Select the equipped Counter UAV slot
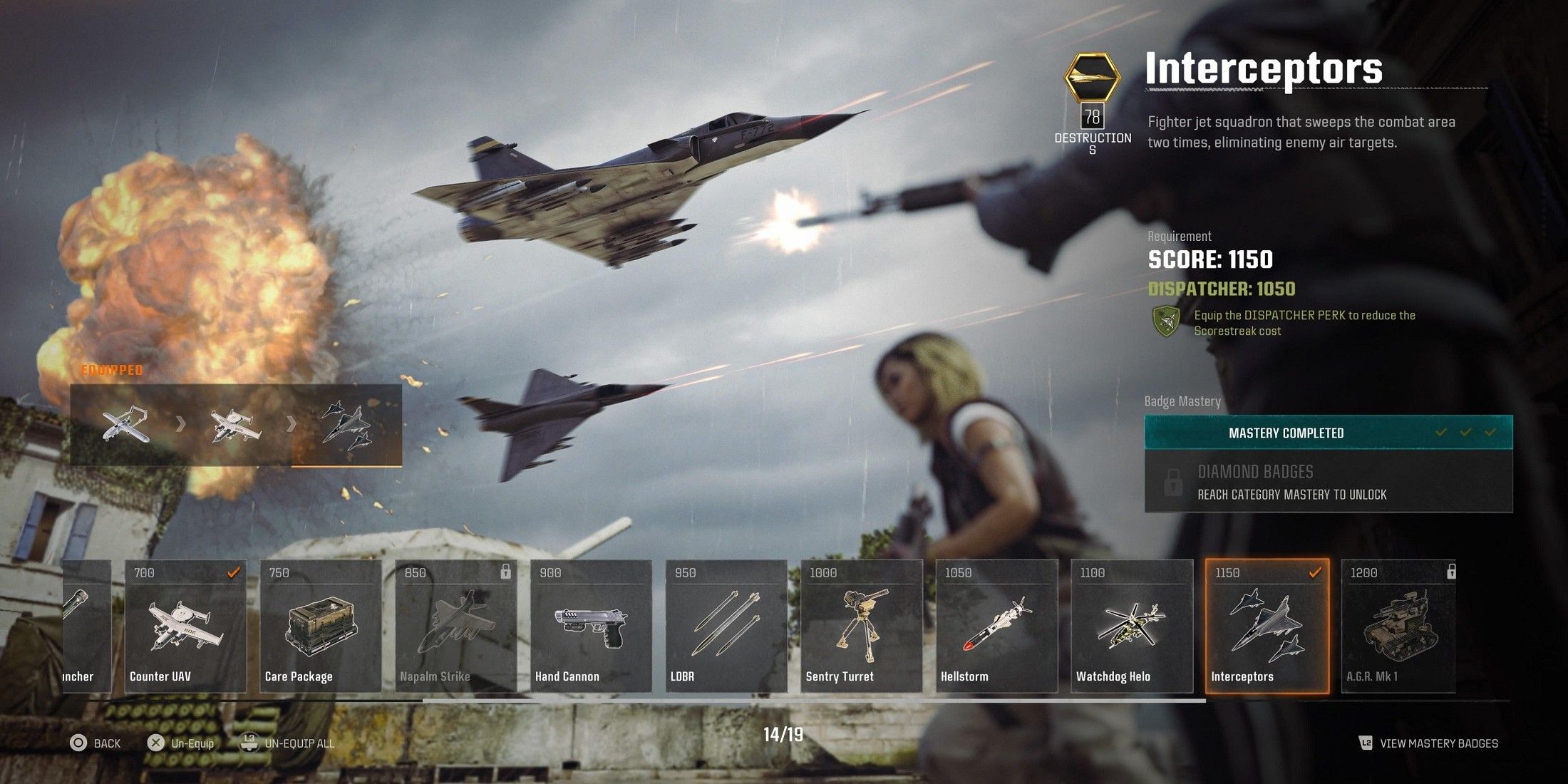The image size is (1568, 784). coord(236,425)
